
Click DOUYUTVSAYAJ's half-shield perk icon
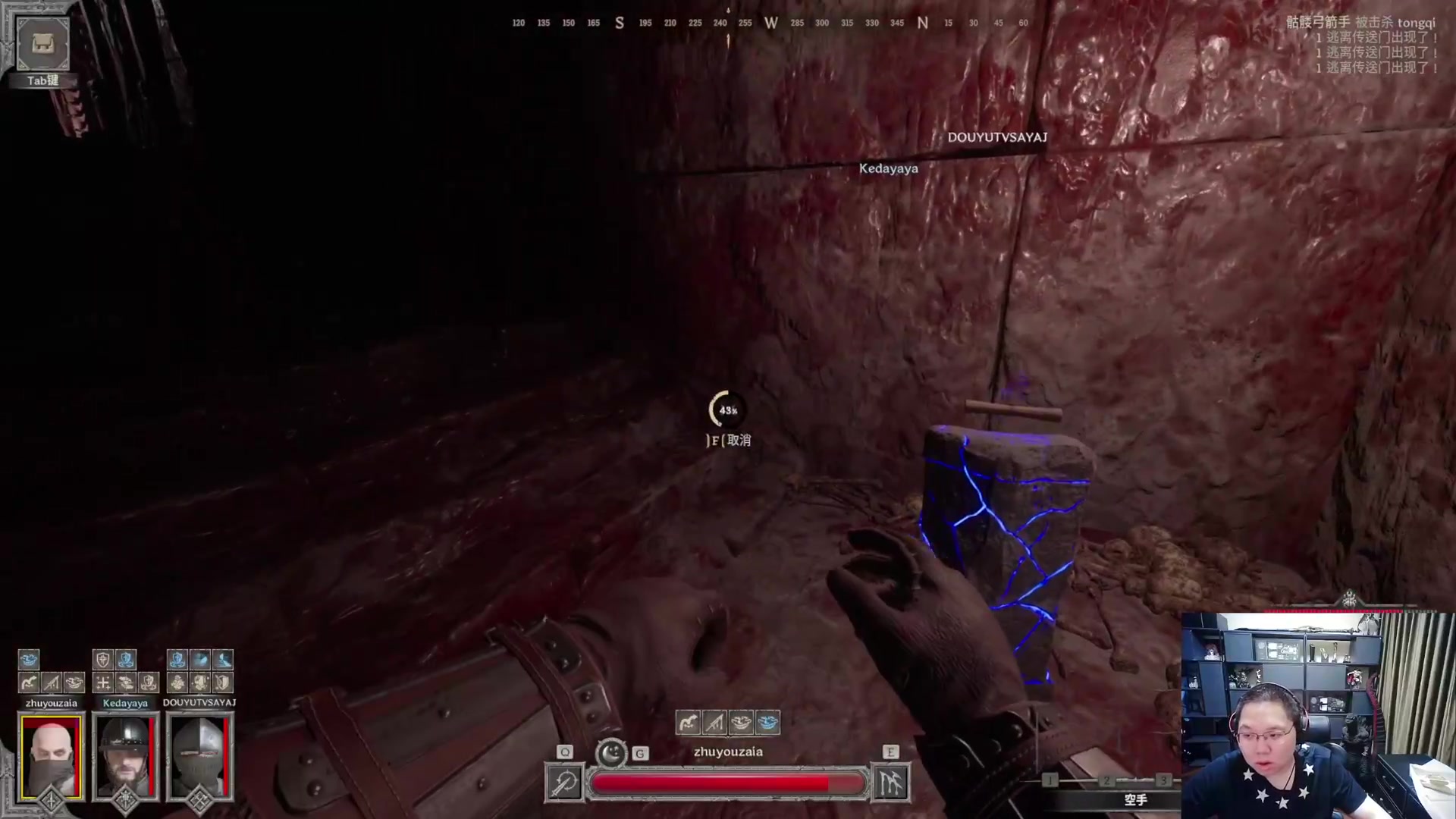point(222,682)
